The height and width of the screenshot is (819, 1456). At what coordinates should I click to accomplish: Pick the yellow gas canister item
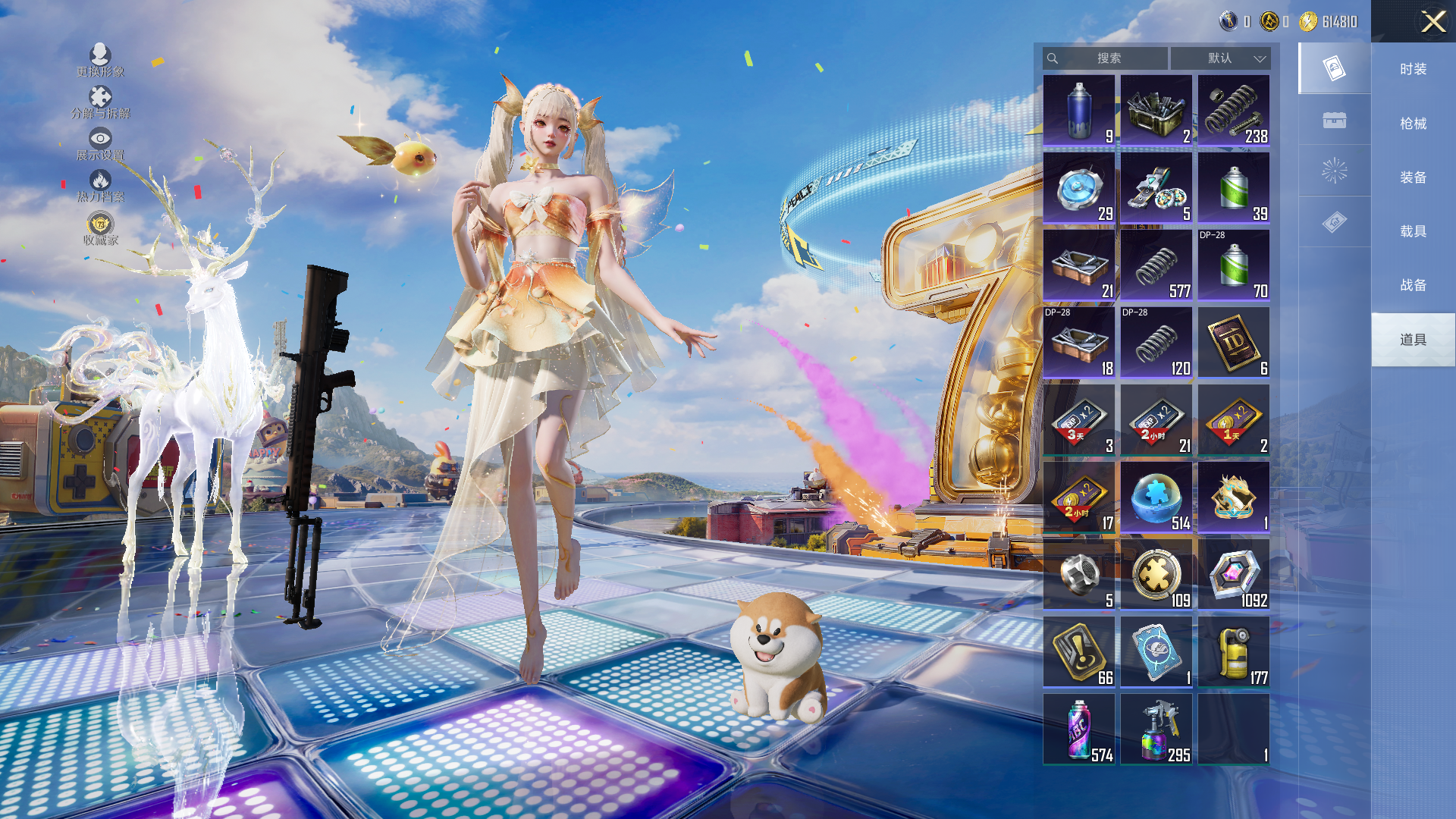pyautogui.click(x=1234, y=651)
